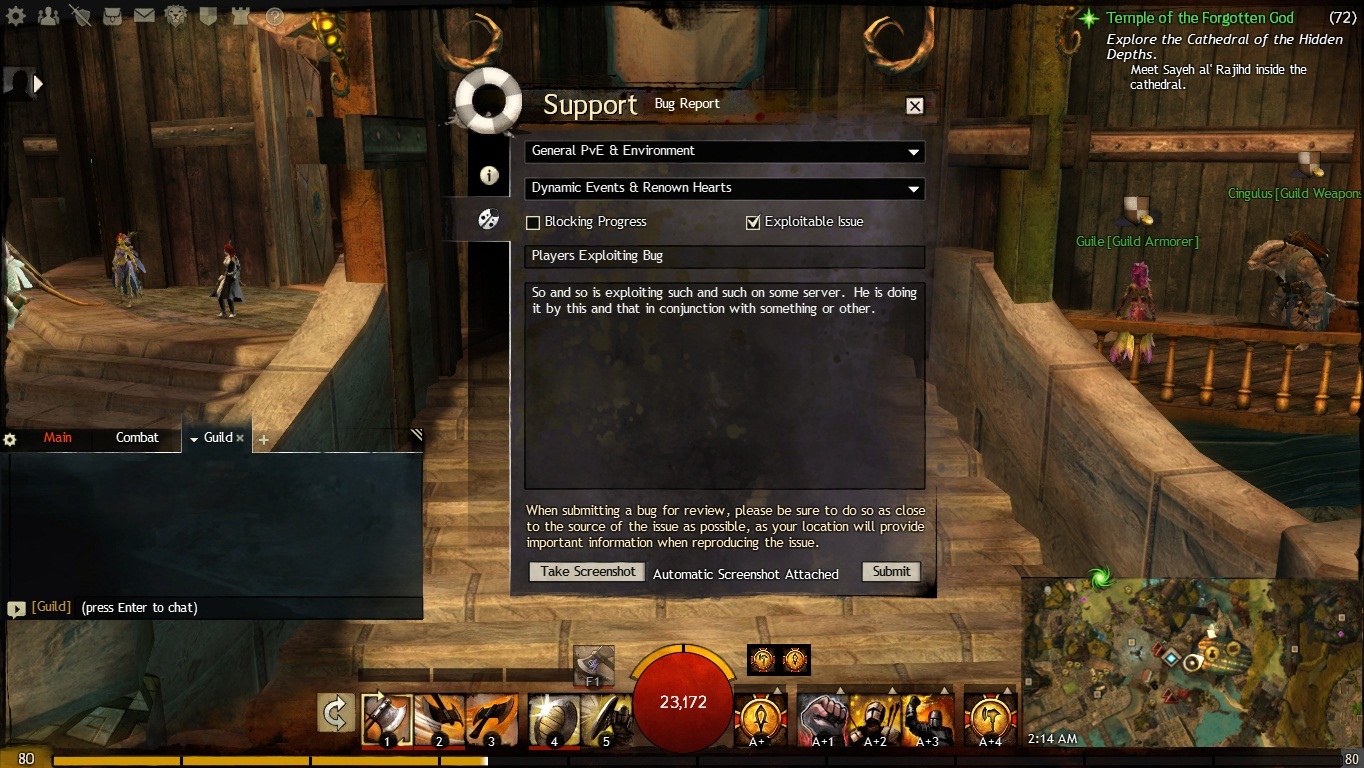Close the Support bug report window
1364x768 pixels.
[x=914, y=106]
